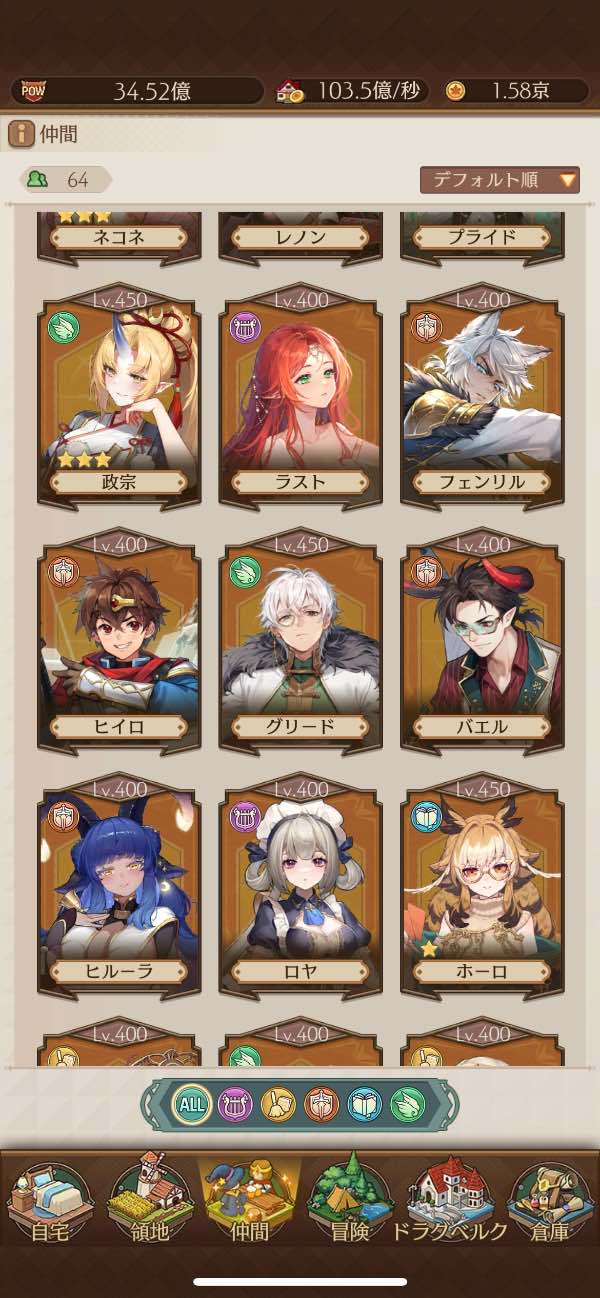Show all companions with the ALL filter
Screen dimensions: 600x1298
(191, 1105)
